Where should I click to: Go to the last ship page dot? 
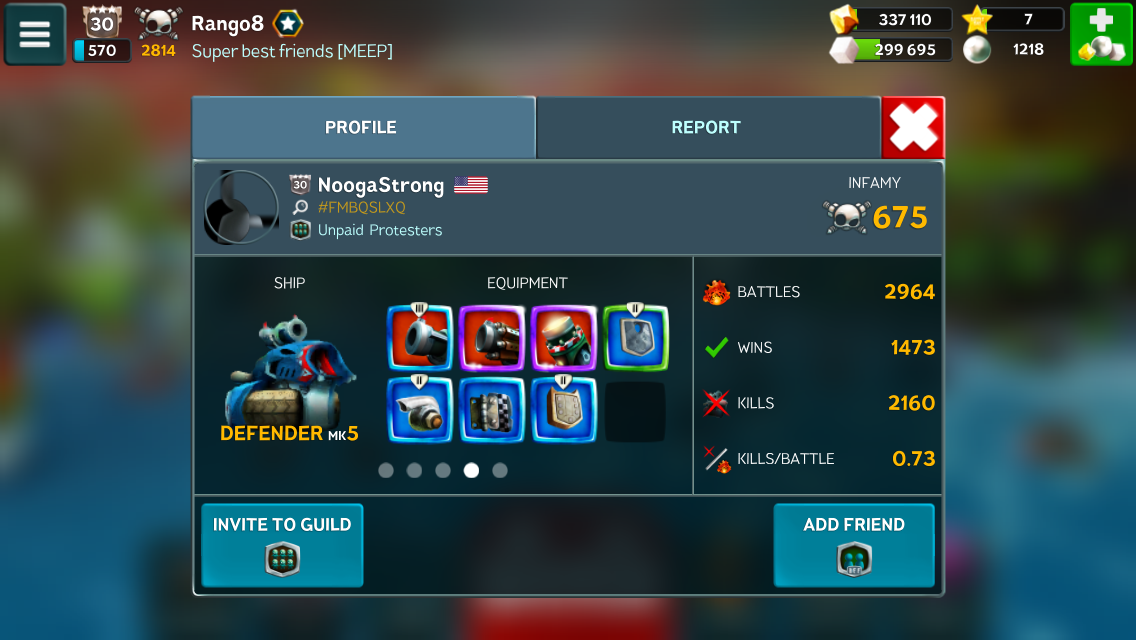[x=500, y=470]
